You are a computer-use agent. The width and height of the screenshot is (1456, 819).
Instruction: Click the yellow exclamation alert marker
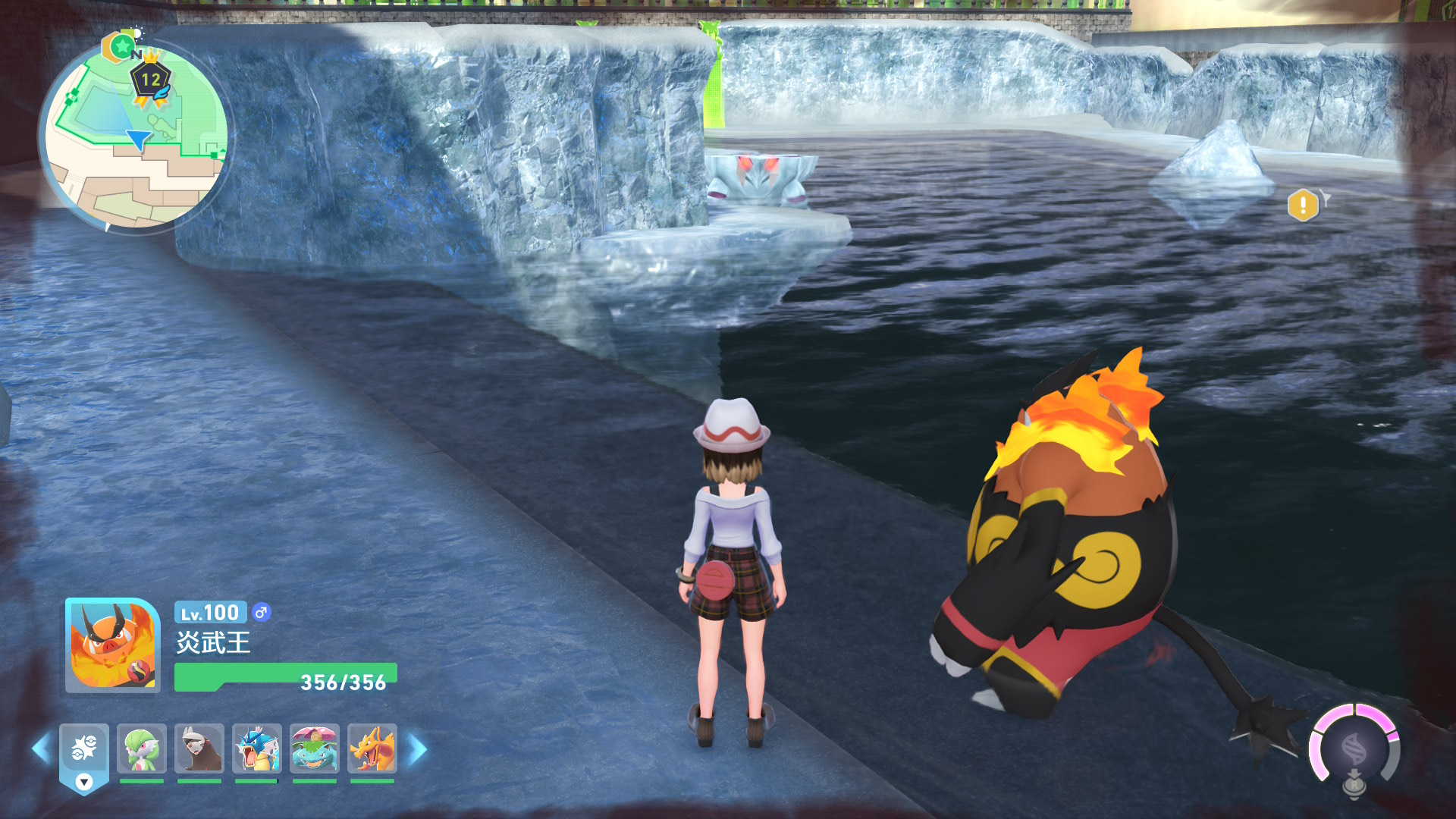1303,206
